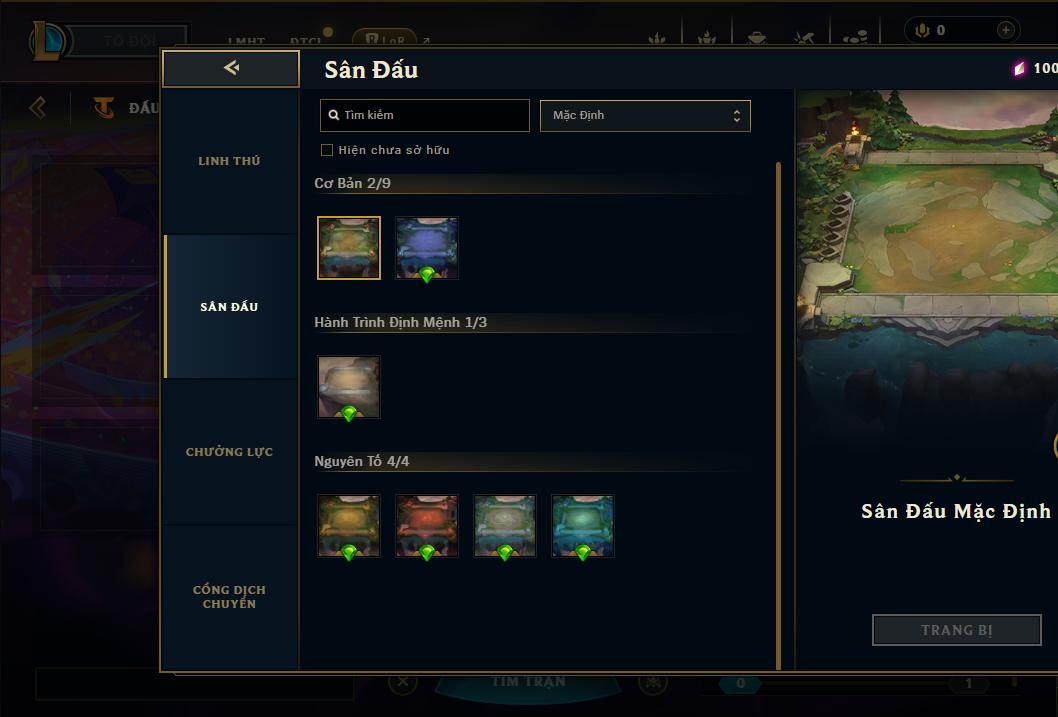Click the Trang Bị equip button
The width and height of the screenshot is (1058, 717).
tap(956, 630)
